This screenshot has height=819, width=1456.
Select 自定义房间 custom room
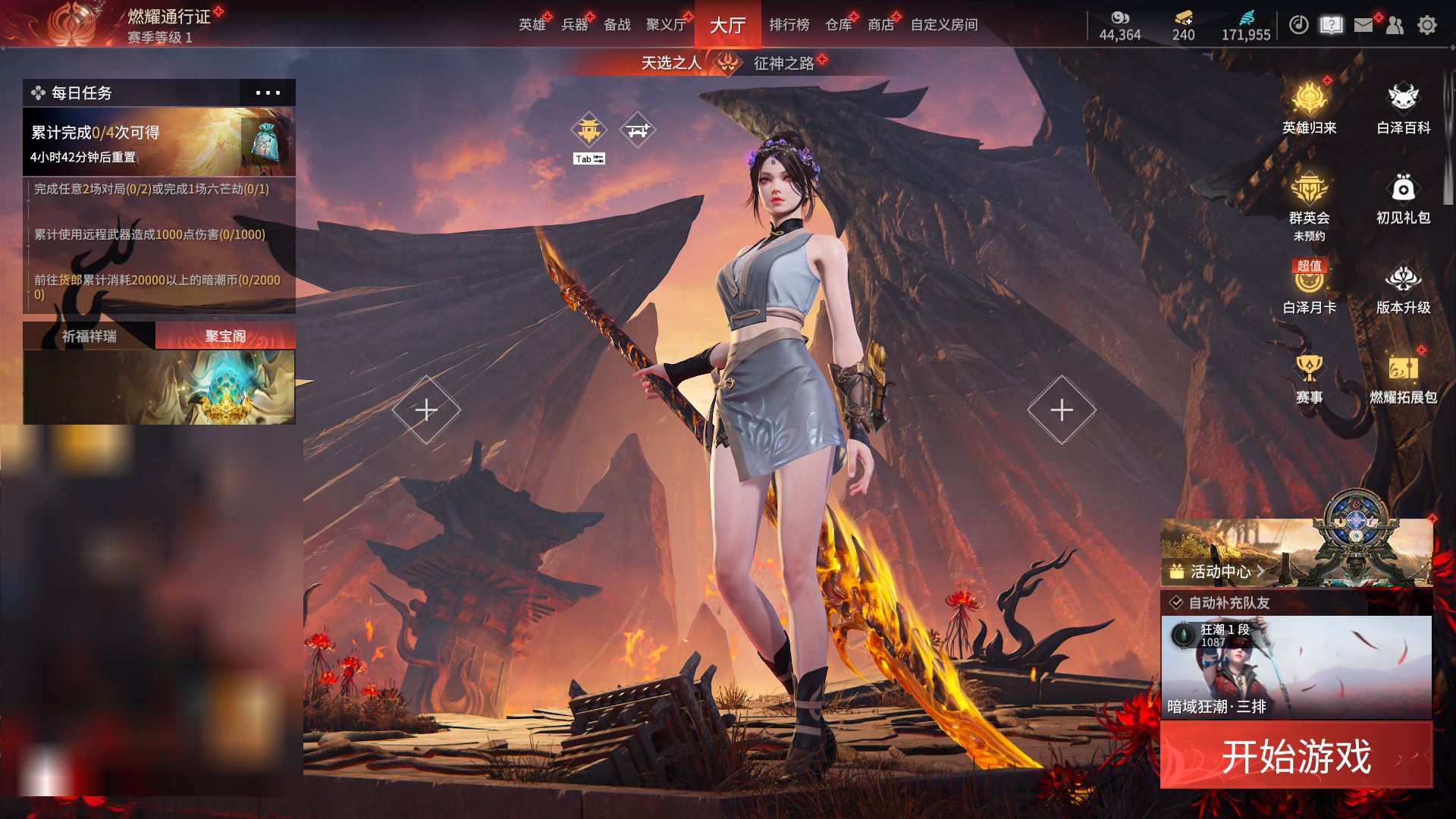pyautogui.click(x=943, y=25)
